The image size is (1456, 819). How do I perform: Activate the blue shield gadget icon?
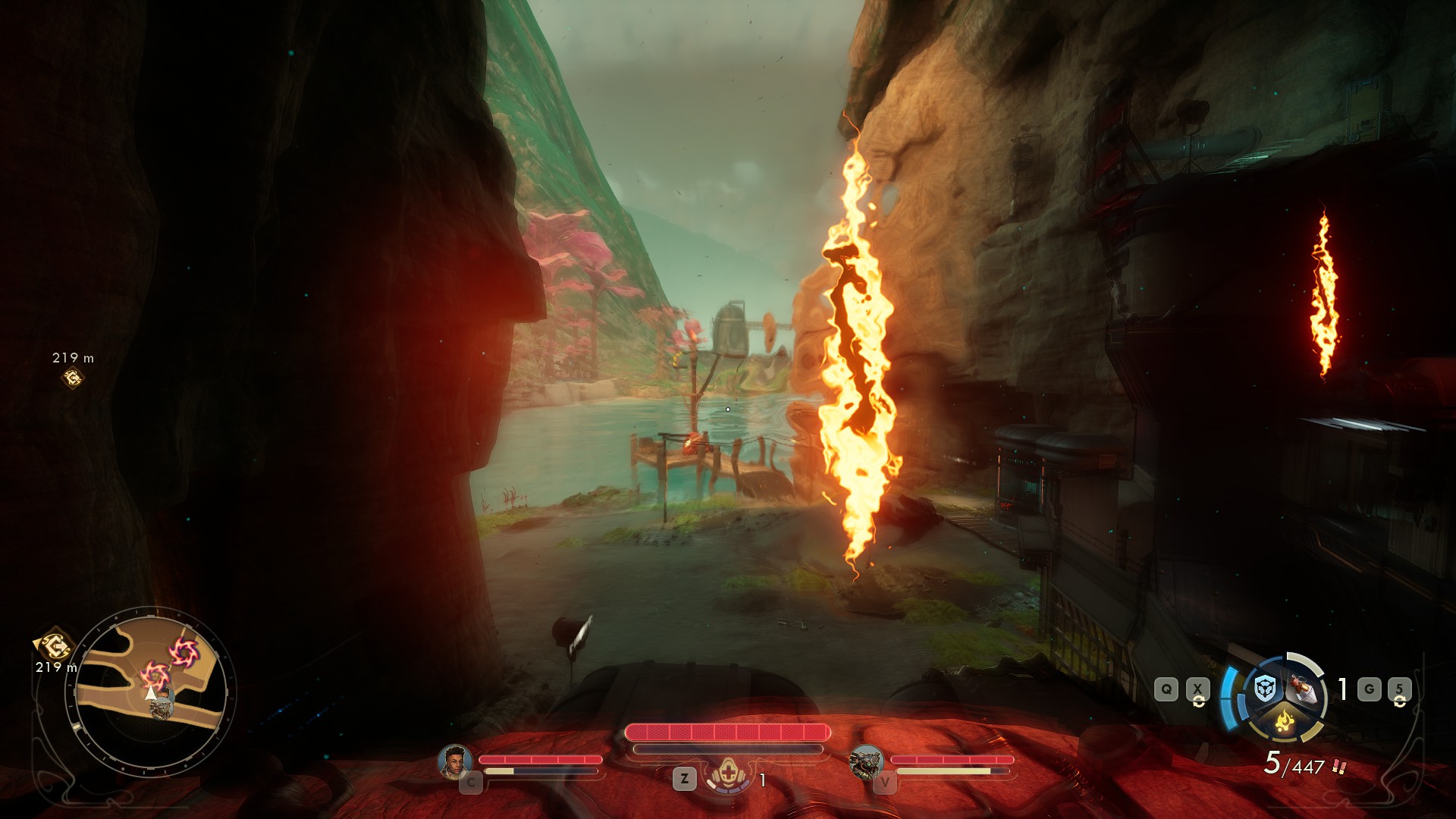pyautogui.click(x=1264, y=689)
